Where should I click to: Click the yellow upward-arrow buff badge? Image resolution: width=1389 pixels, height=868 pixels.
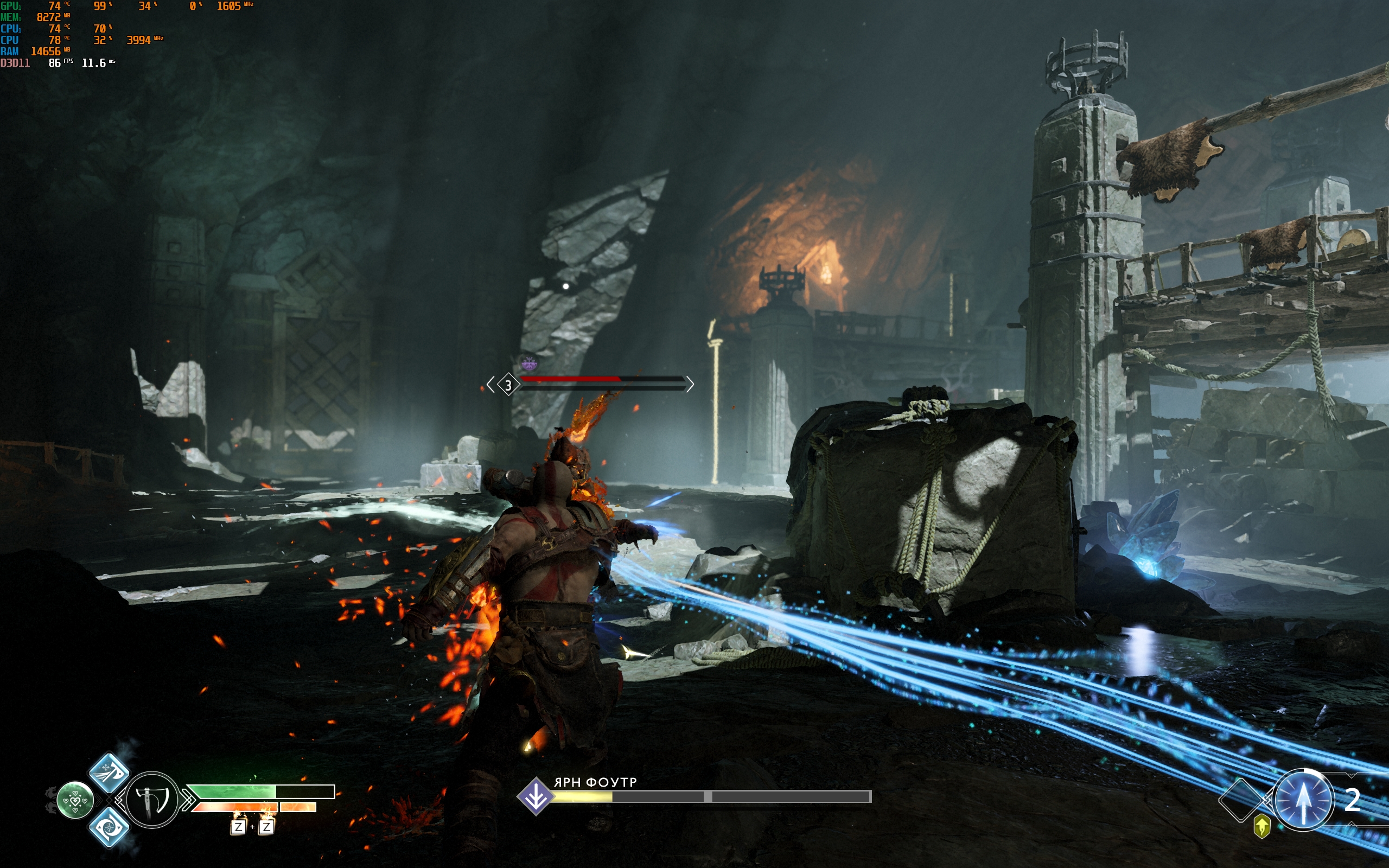(1261, 827)
